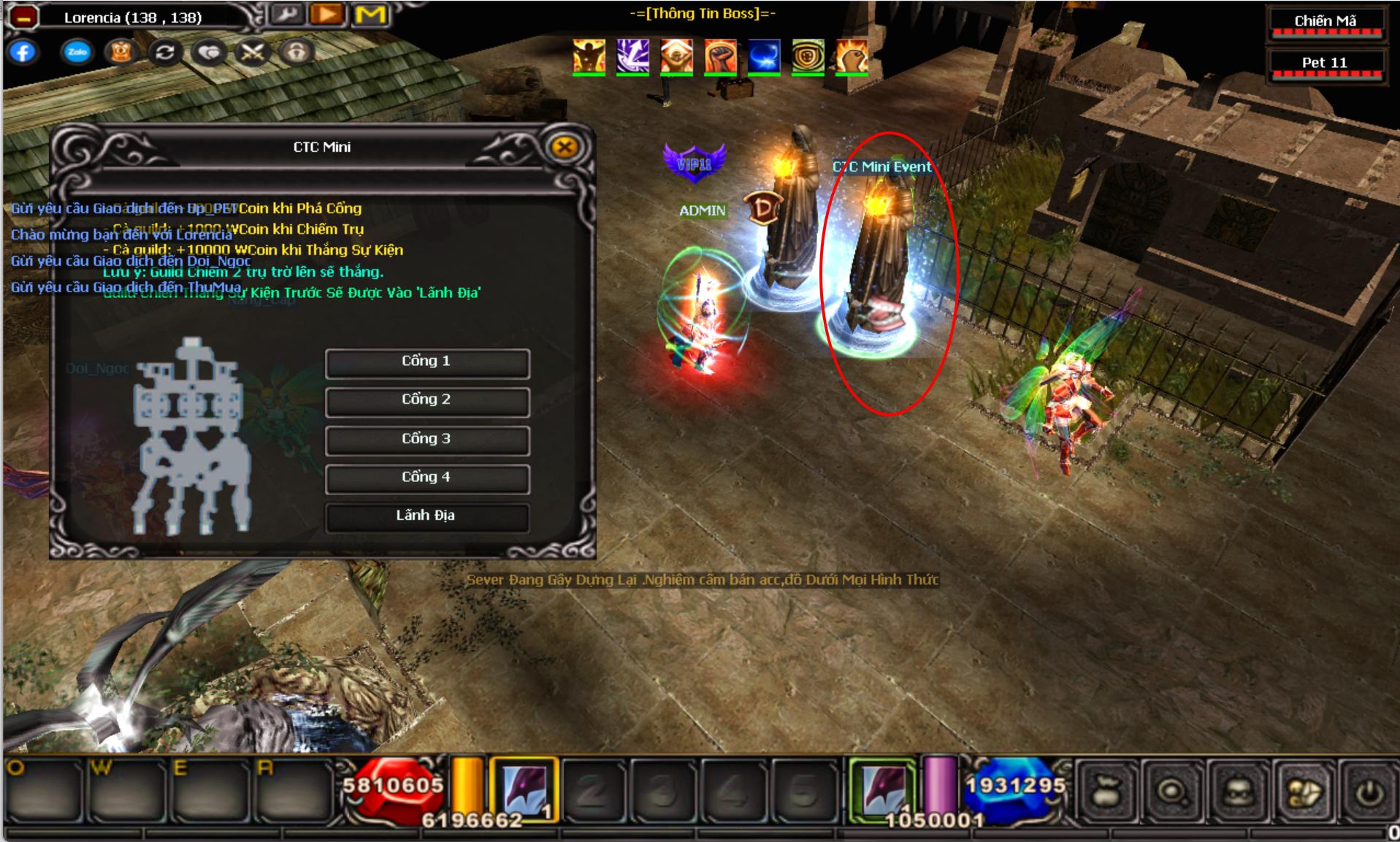The width and height of the screenshot is (1400, 842).
Task: Open the Chiến Mã panel button
Action: (x=1325, y=22)
